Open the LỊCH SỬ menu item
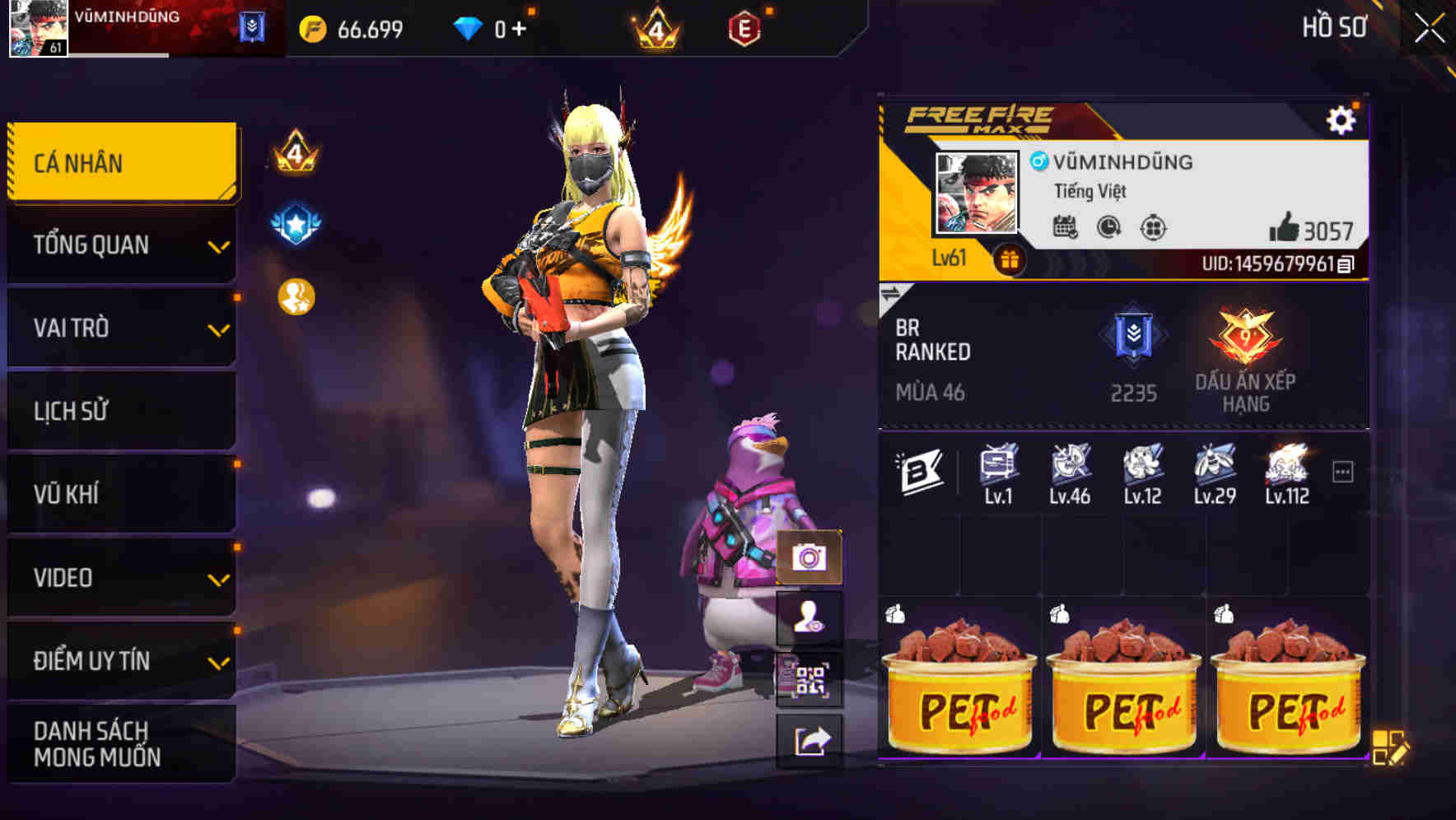This screenshot has width=1456, height=820. (119, 411)
